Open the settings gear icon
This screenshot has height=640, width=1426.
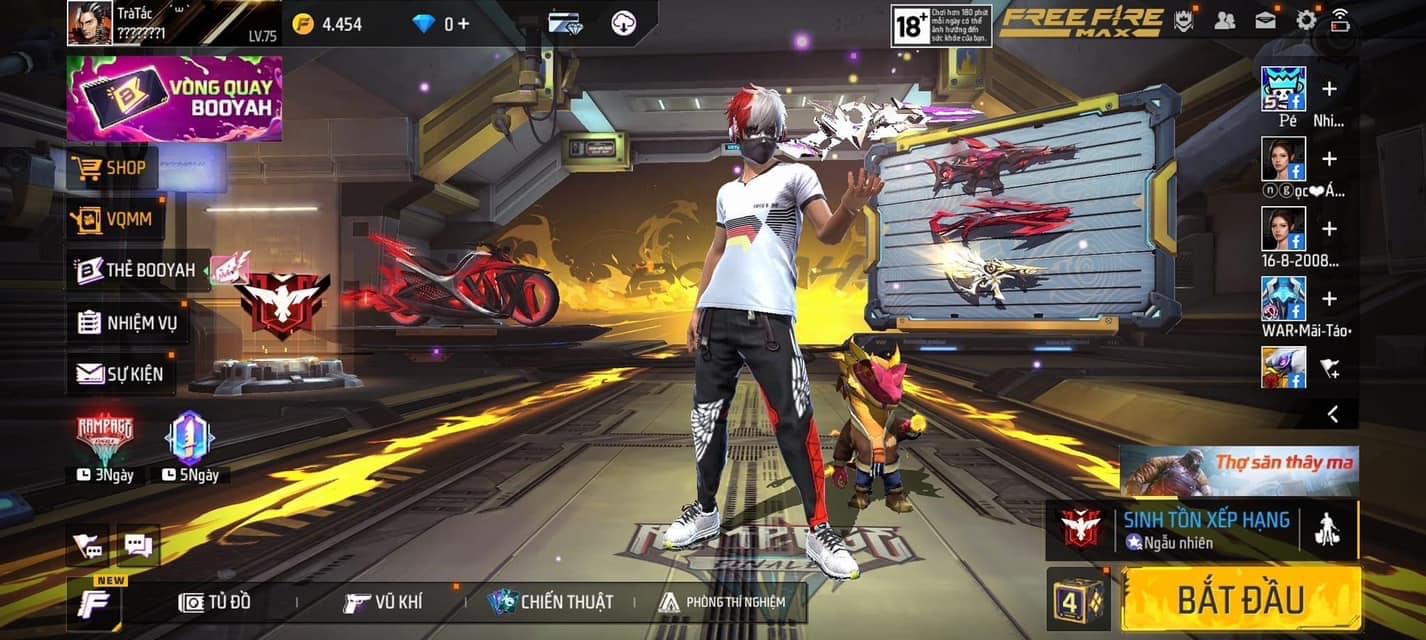[x=1306, y=20]
